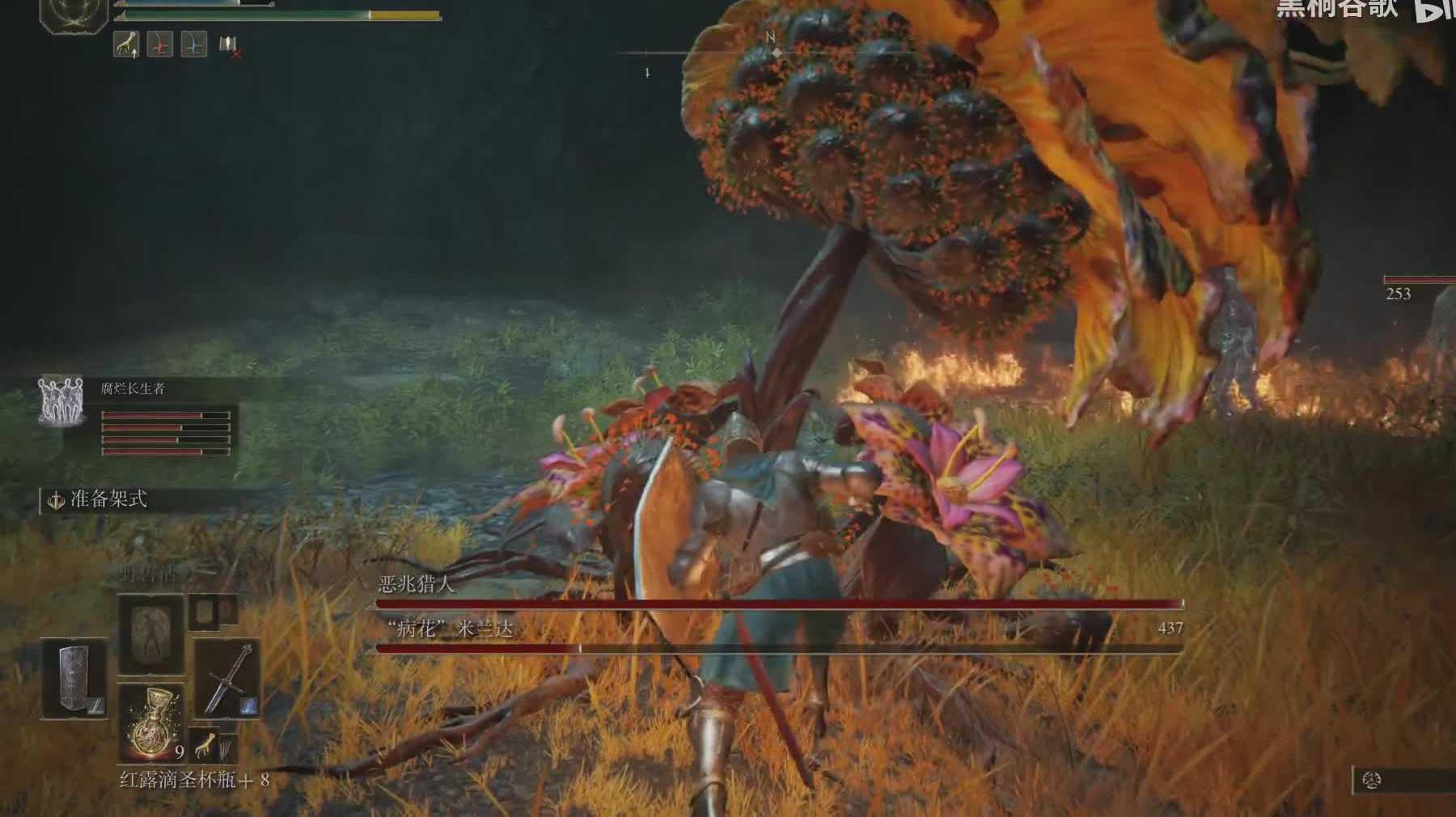Click the weapon skill icon on sword slot
Screen dimensions: 1456x817
(248, 705)
